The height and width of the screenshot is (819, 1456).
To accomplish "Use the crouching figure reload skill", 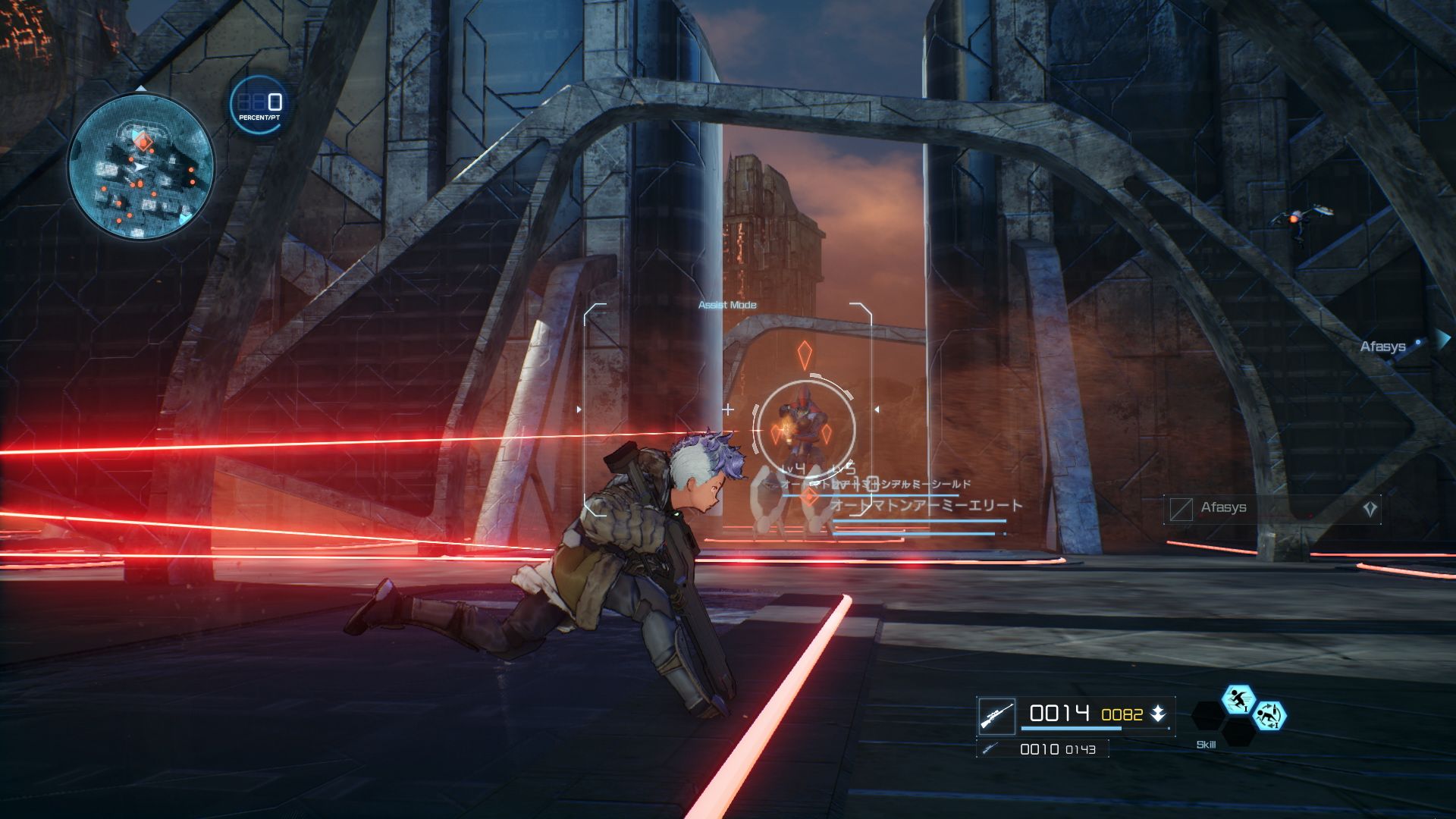I will 1268,715.
